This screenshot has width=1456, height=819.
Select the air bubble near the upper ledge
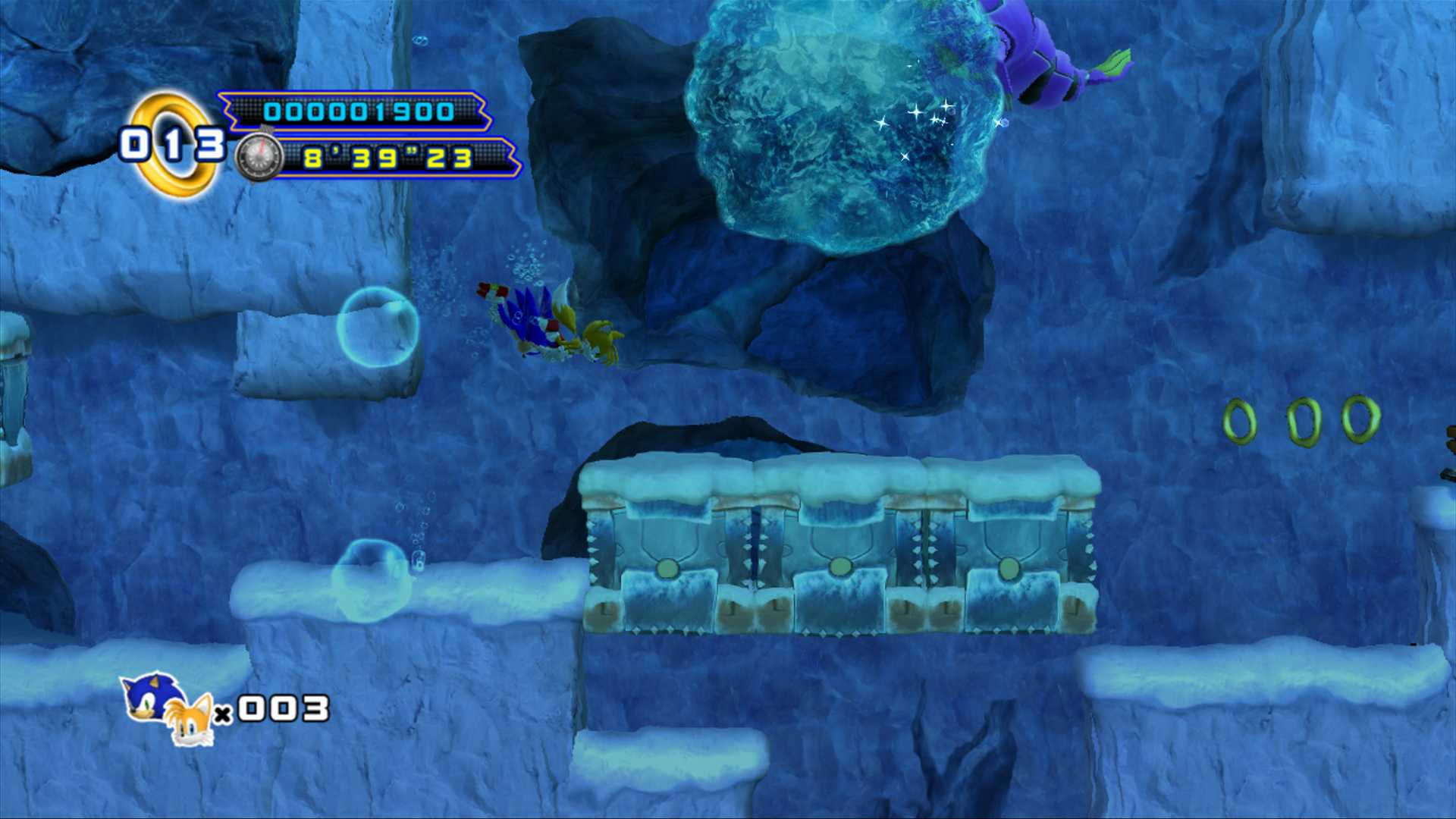coord(379,326)
